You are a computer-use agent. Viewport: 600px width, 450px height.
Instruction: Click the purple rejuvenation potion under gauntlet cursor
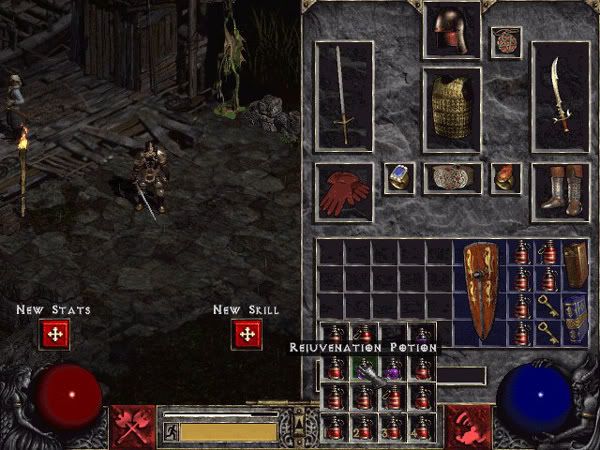coord(395,372)
